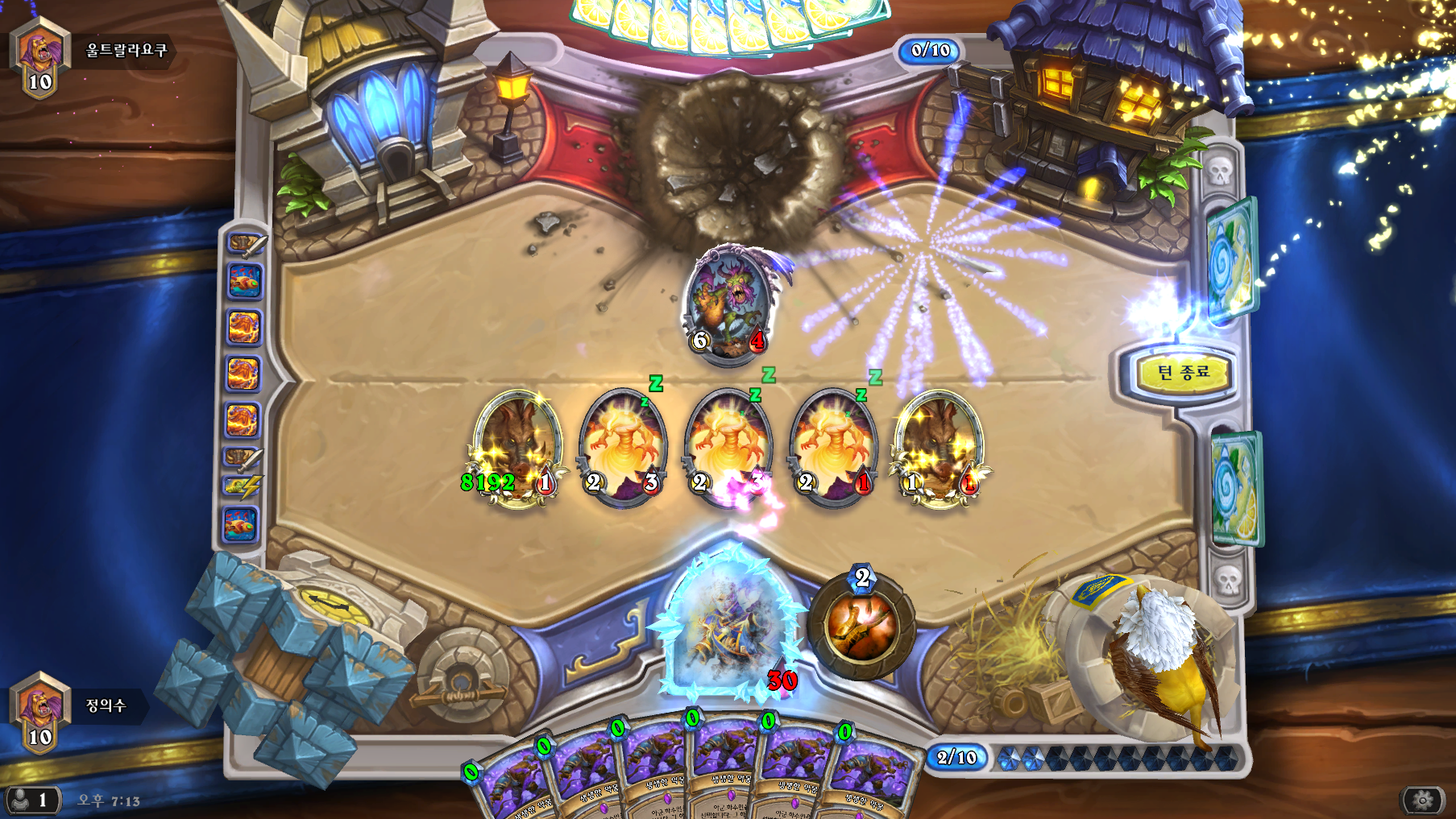Click the yellow end turn button

[x=1183, y=373]
